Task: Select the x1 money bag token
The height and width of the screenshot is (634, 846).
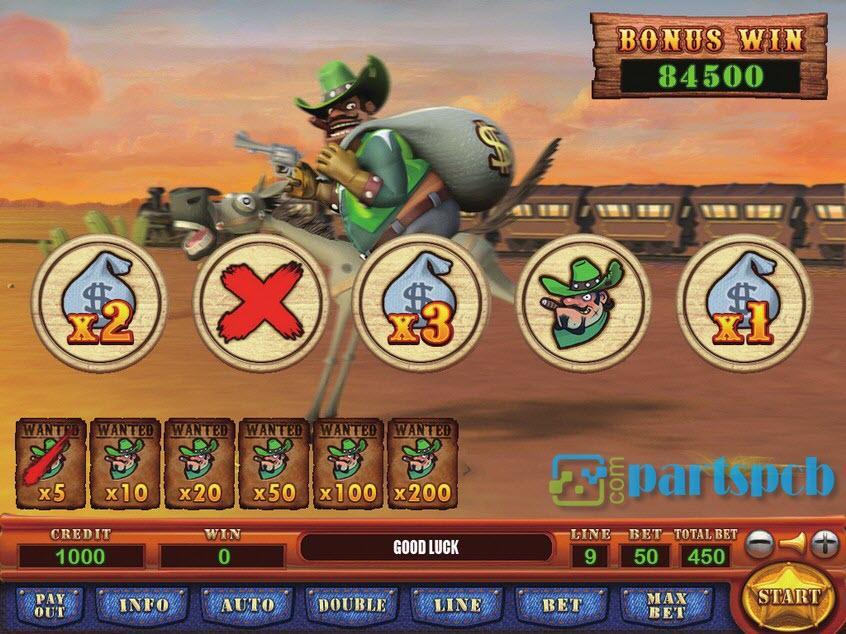Action: pyautogui.click(x=744, y=301)
